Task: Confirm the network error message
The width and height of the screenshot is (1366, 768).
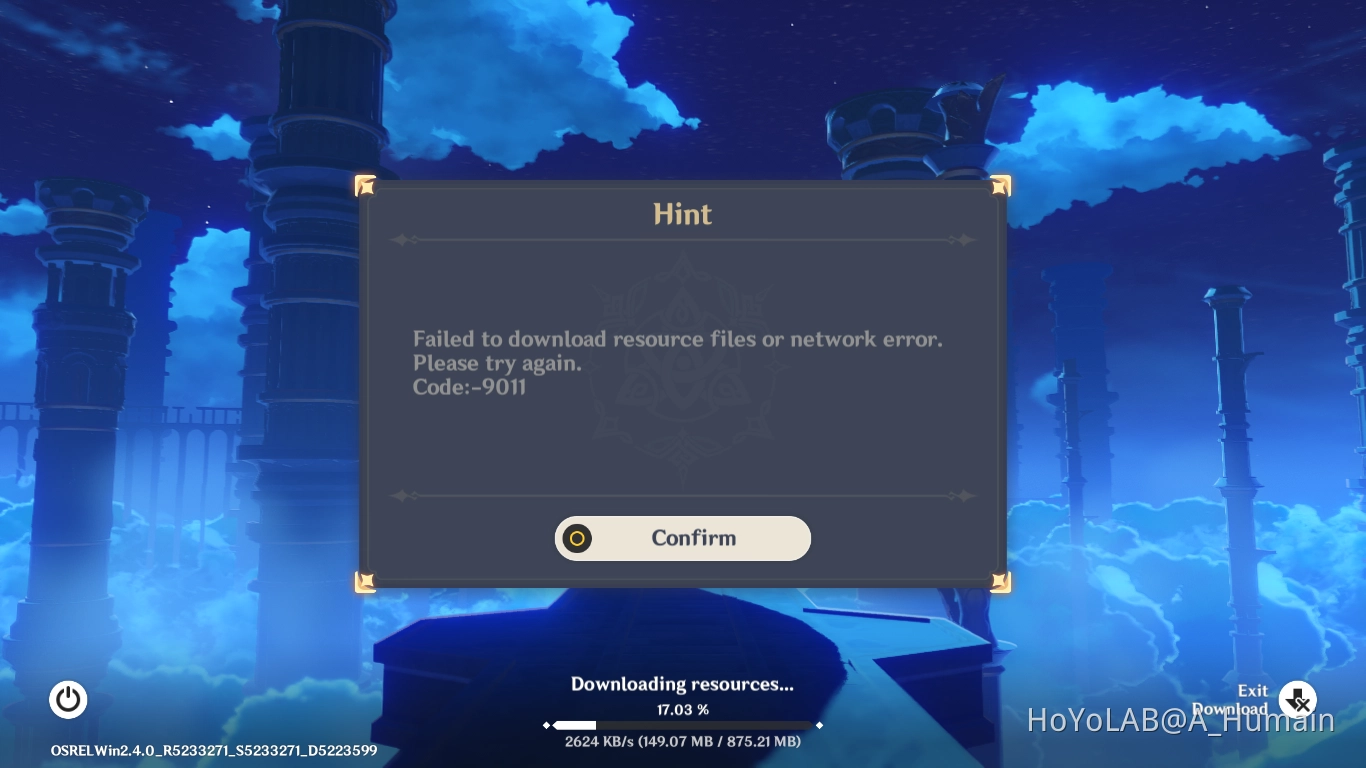Action: 693,538
